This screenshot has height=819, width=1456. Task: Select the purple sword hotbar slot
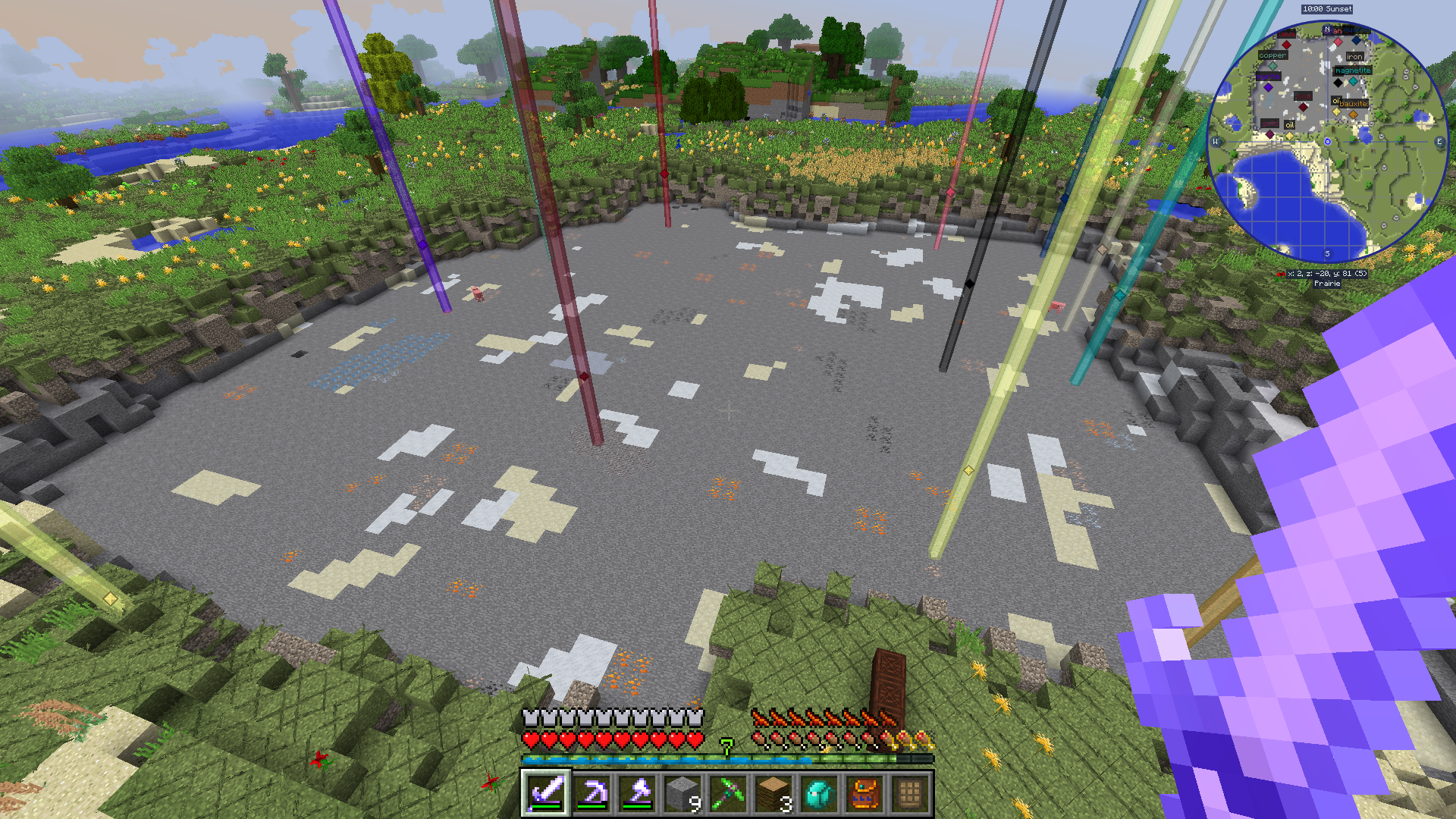coord(546,793)
